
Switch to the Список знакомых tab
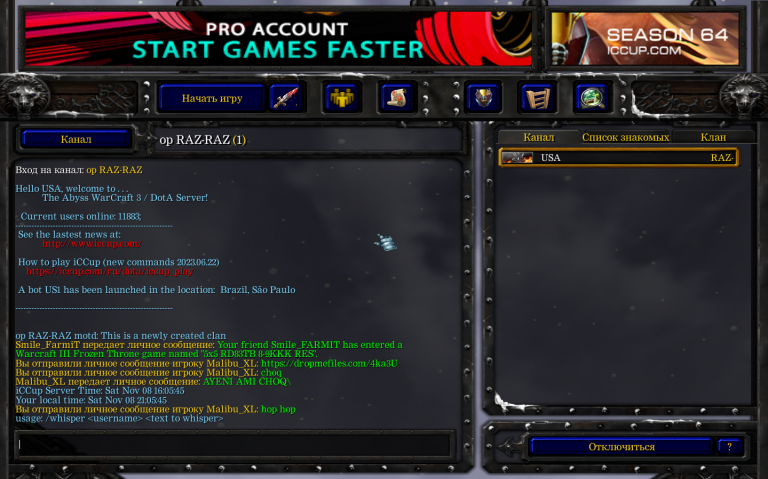[625, 137]
